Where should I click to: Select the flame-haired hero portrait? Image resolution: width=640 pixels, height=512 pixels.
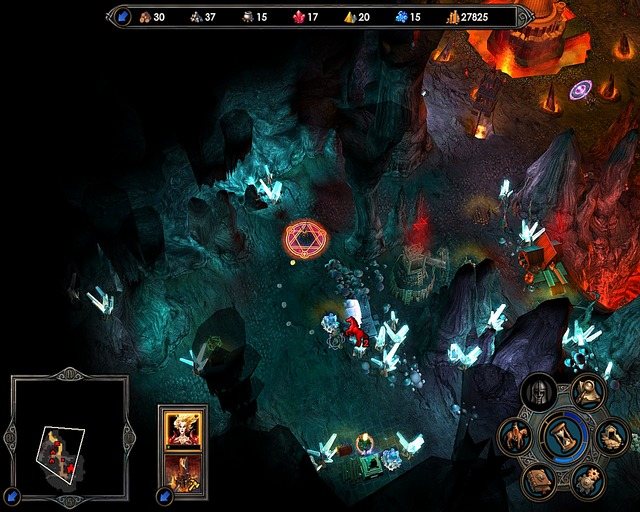[x=183, y=428]
